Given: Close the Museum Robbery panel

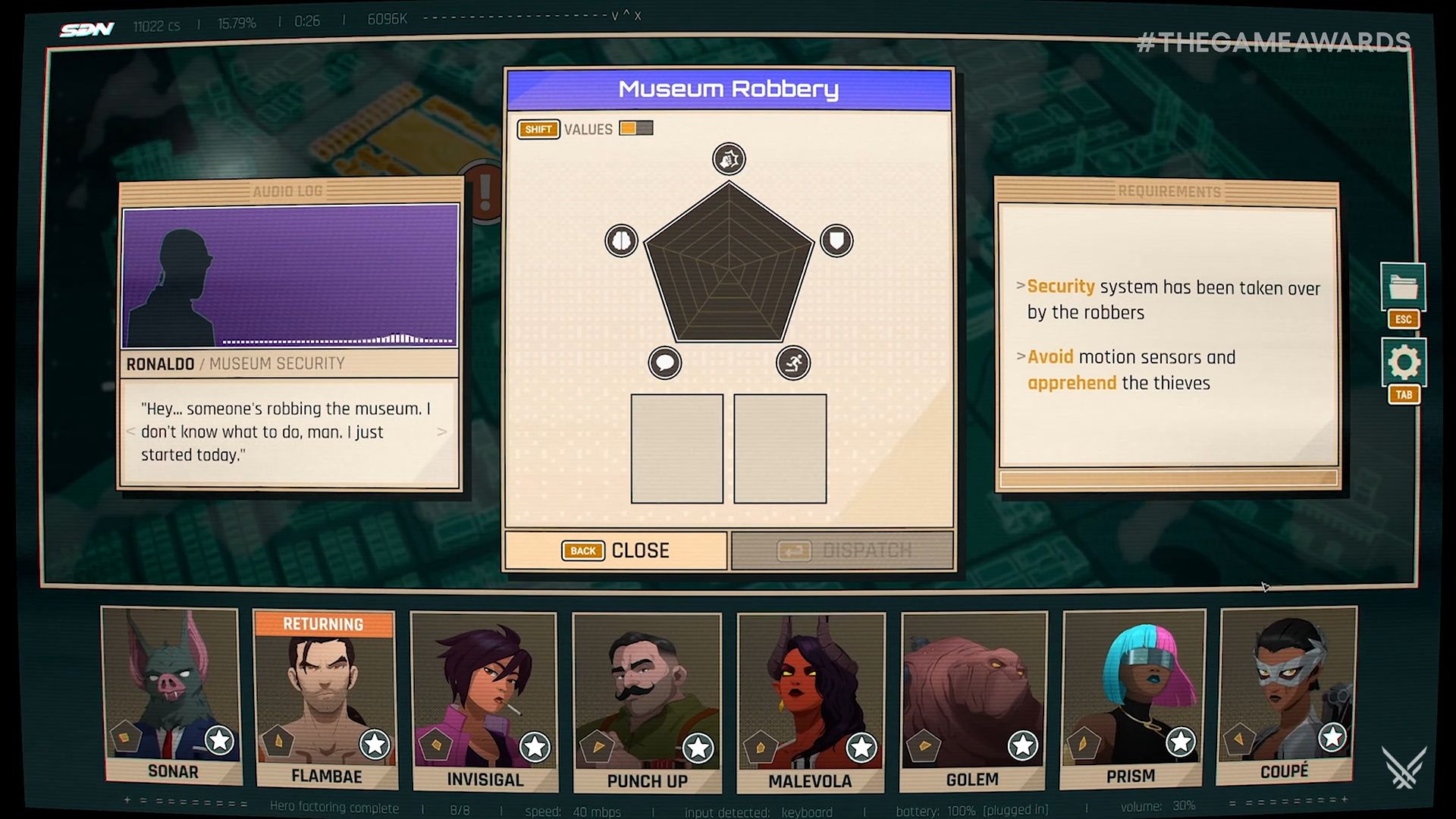Looking at the screenshot, I should click(x=616, y=551).
